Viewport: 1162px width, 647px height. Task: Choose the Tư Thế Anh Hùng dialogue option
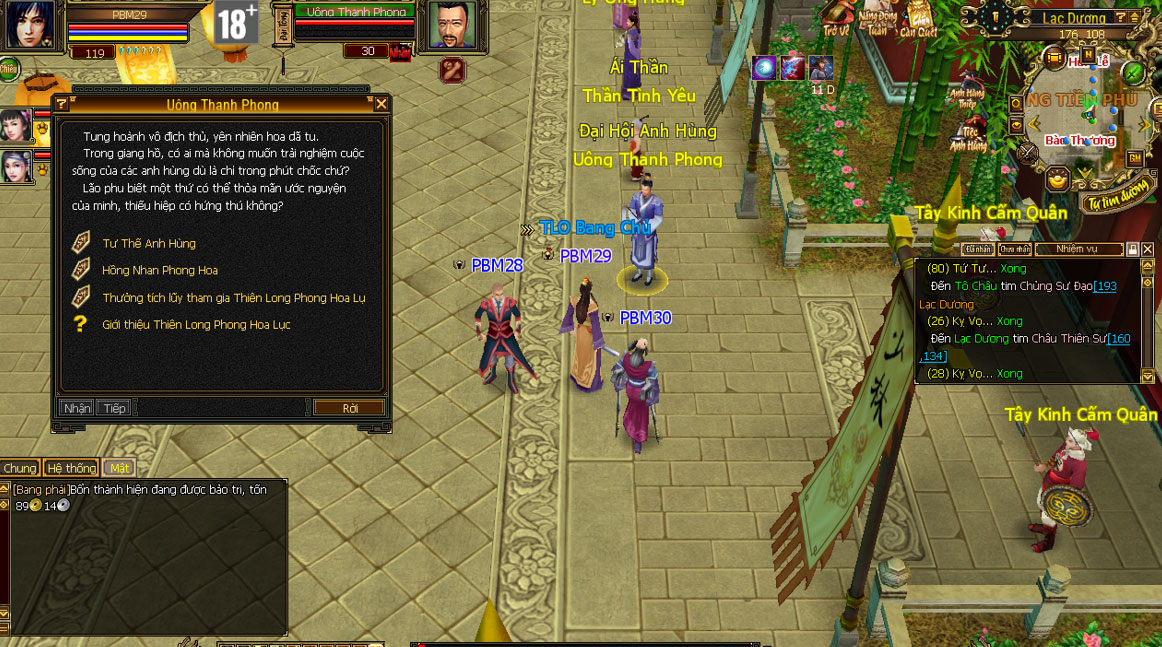point(149,243)
